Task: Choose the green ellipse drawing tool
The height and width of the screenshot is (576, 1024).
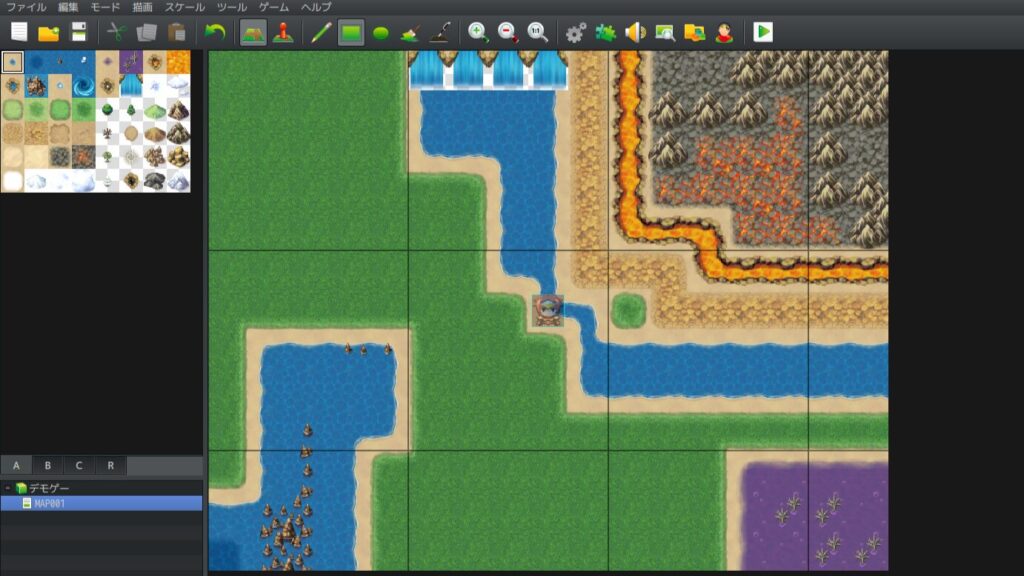Action: 380,32
